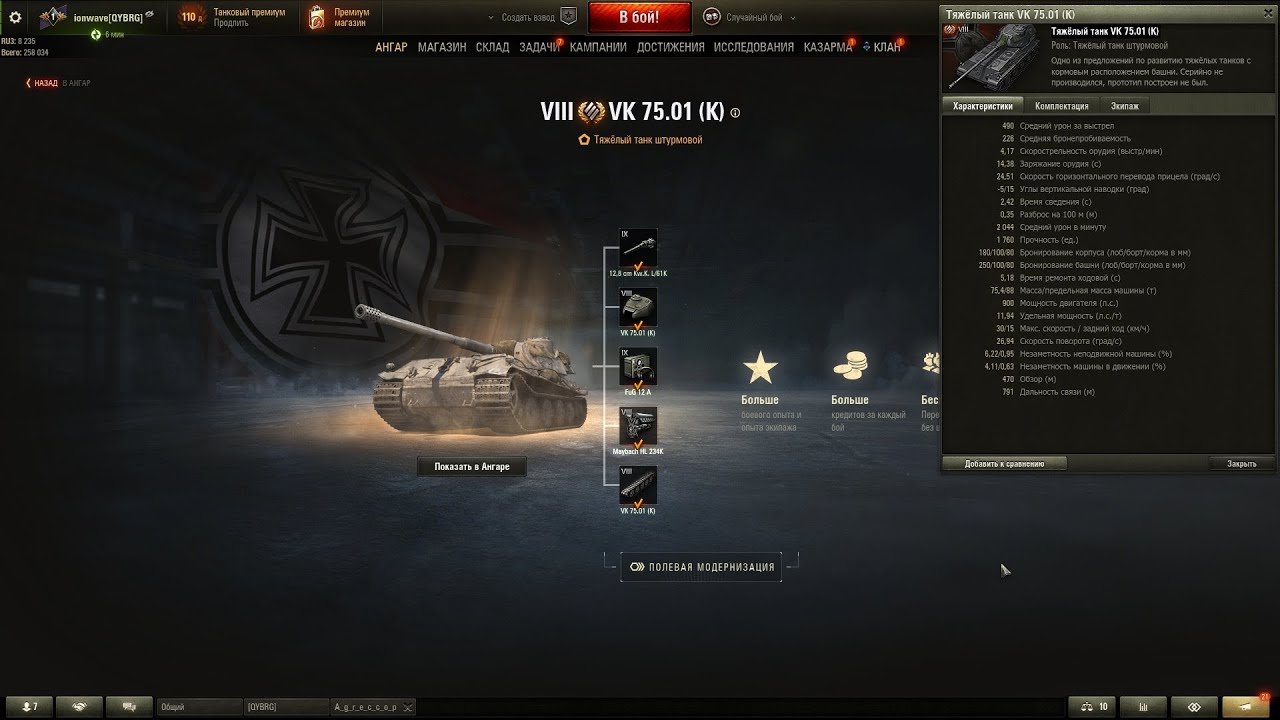Switch to the «Экипаж» crew tab
Image resolution: width=1280 pixels, height=720 pixels.
pos(1124,106)
